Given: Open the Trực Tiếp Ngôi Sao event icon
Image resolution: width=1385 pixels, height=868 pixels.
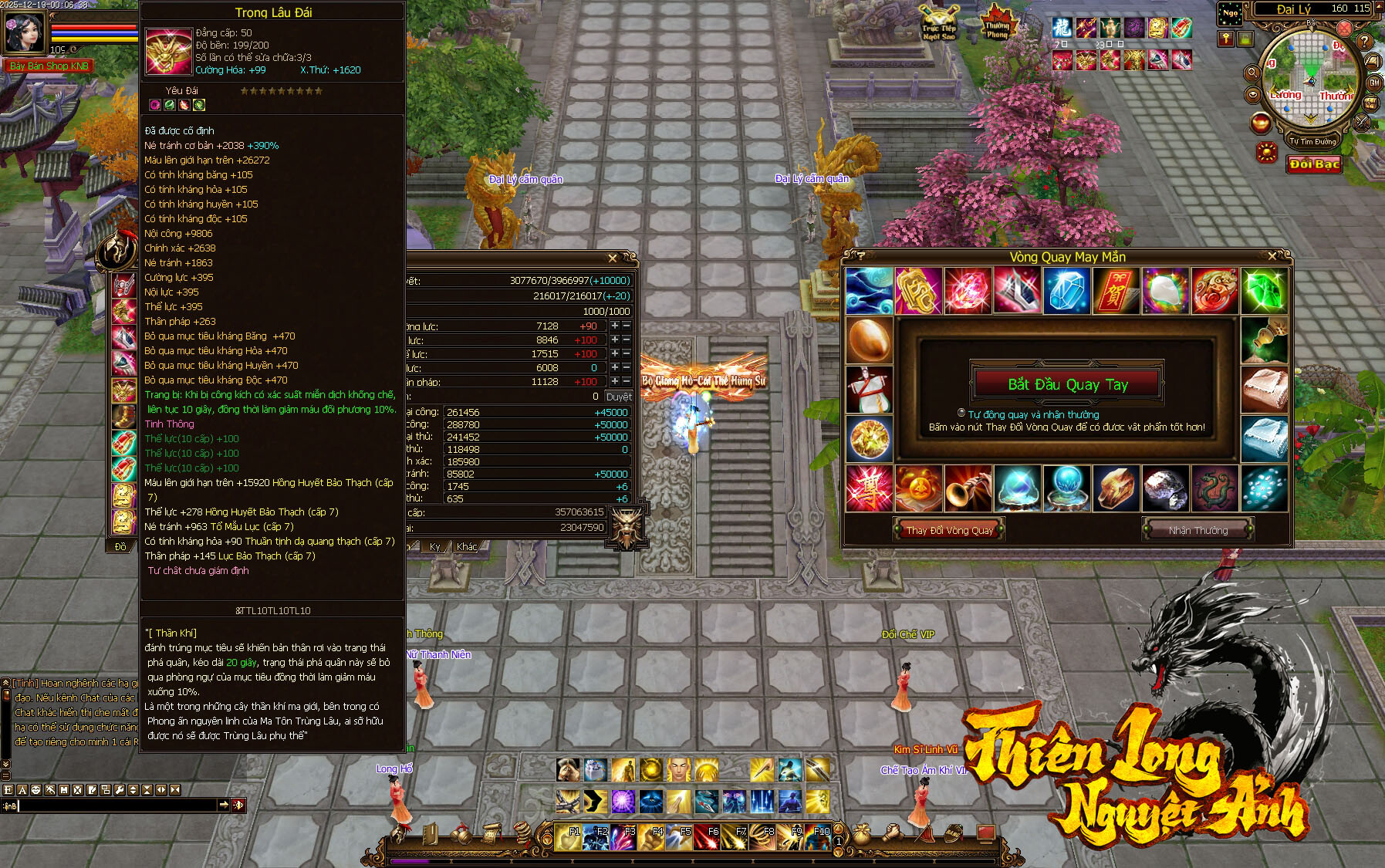Looking at the screenshot, I should point(938,23).
